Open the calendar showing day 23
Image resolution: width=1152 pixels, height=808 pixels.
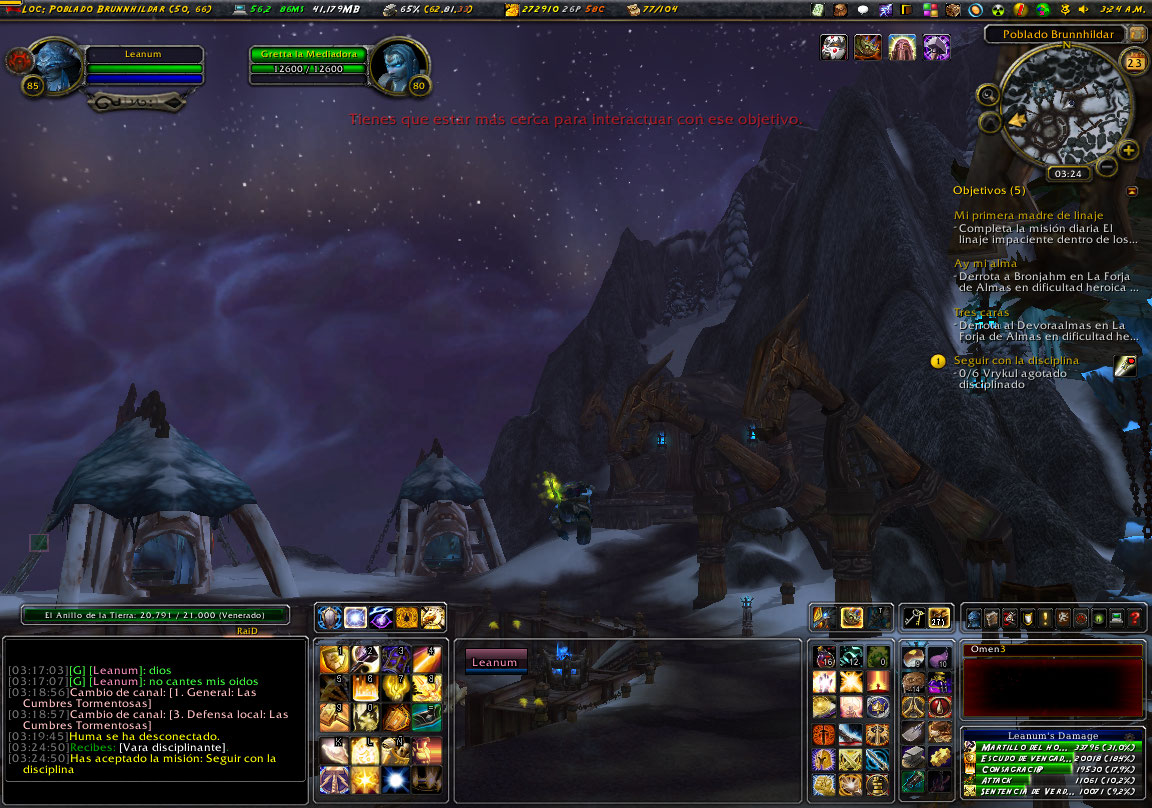point(1135,63)
